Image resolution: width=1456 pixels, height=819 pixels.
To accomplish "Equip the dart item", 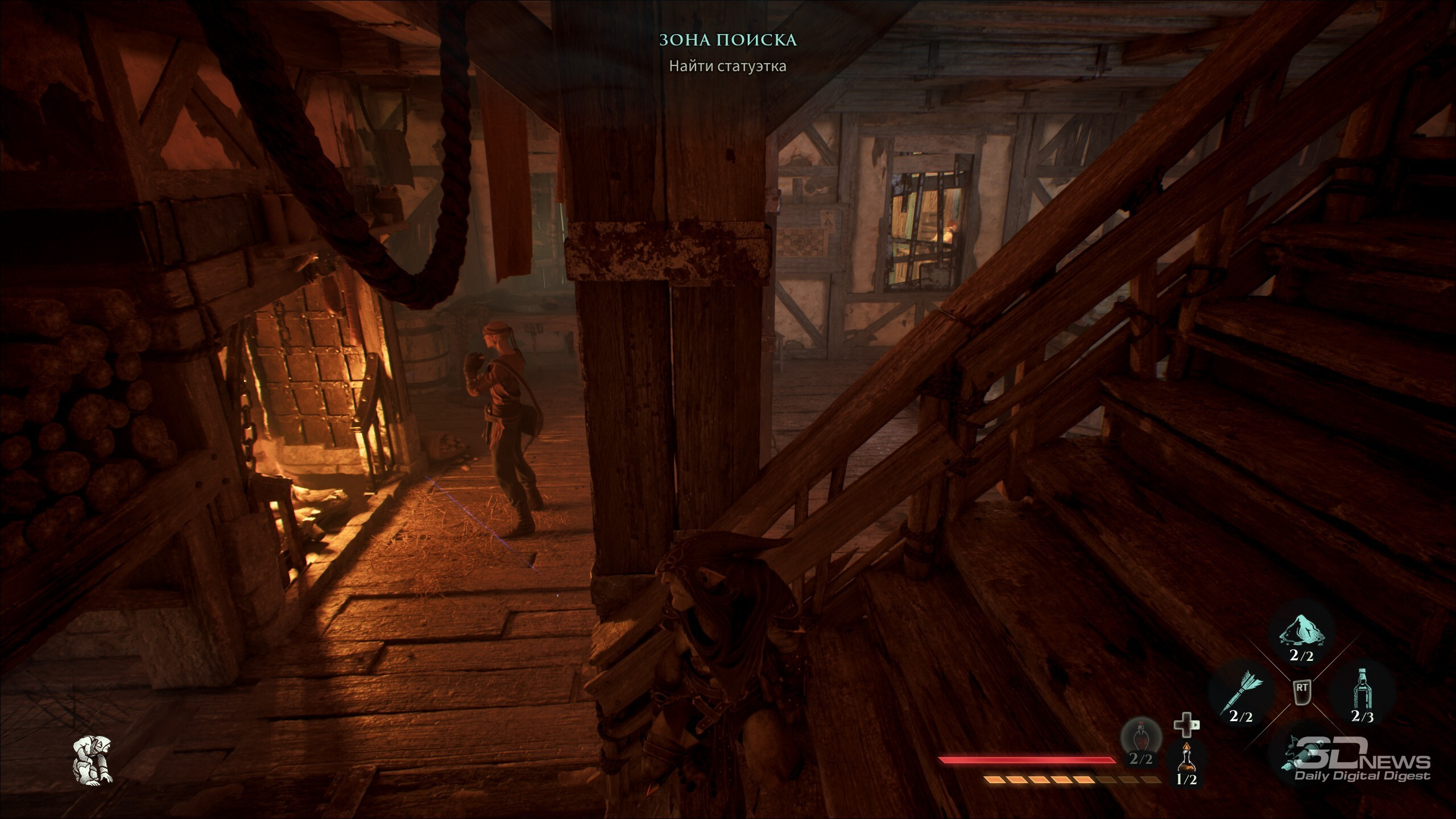I will 1242,695.
